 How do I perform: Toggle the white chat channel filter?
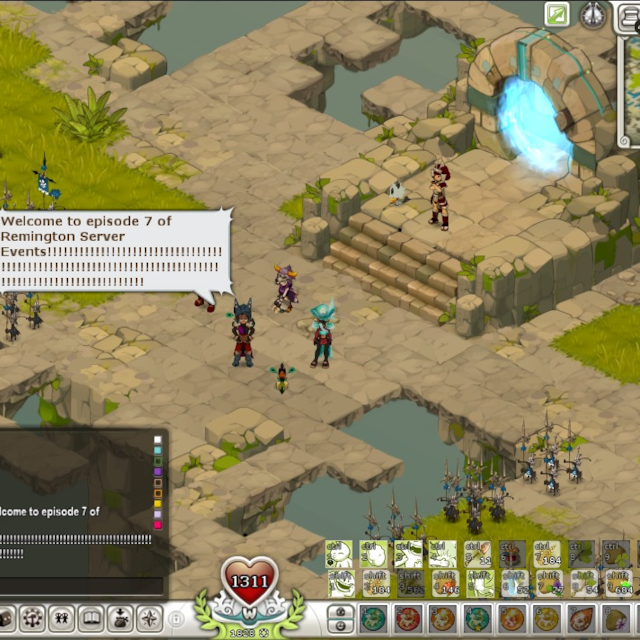pyautogui.click(x=157, y=439)
